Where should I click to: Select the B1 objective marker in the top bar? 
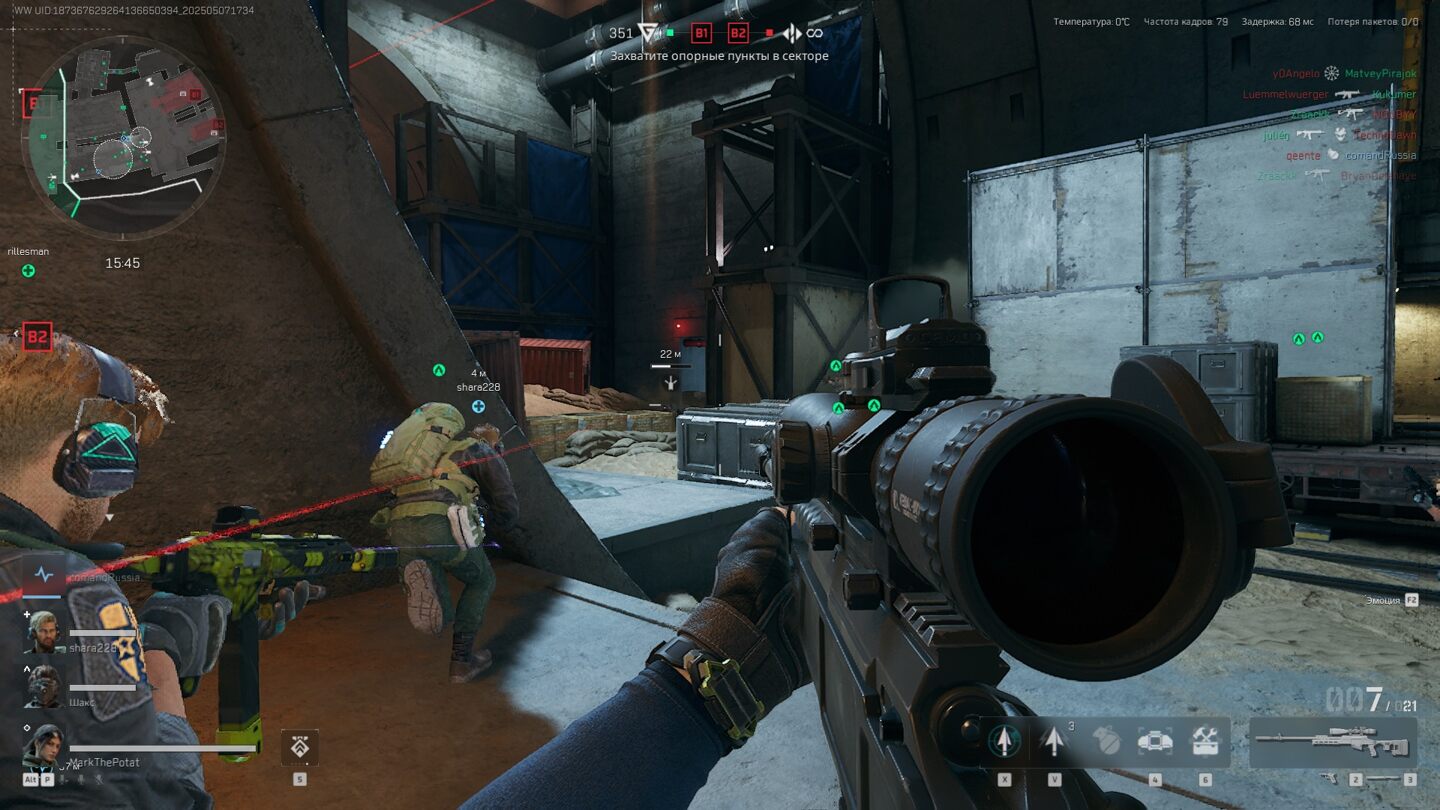(x=702, y=33)
